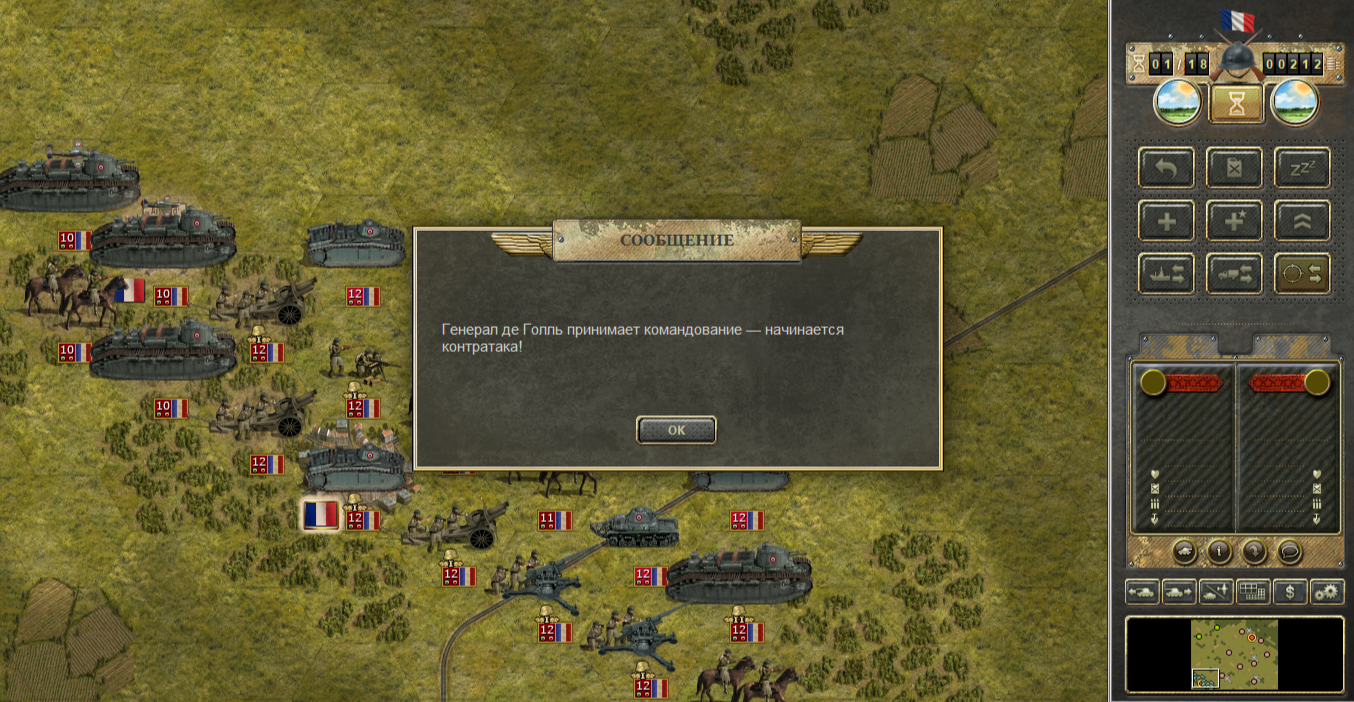Toggle the truck transport swap button
This screenshot has width=1354, height=702.
coord(1235,273)
